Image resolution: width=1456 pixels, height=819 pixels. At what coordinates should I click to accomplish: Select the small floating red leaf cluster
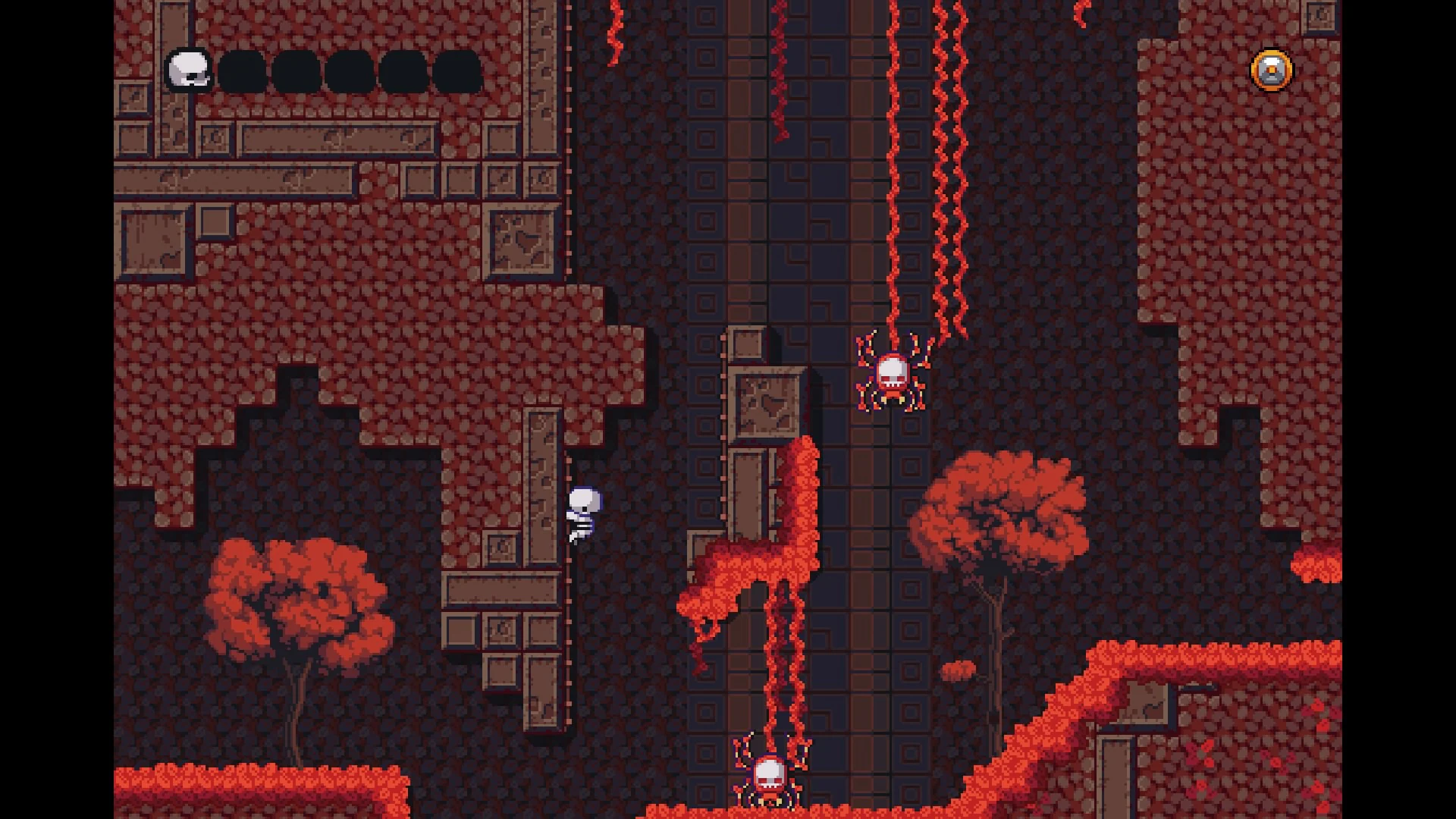click(x=957, y=671)
